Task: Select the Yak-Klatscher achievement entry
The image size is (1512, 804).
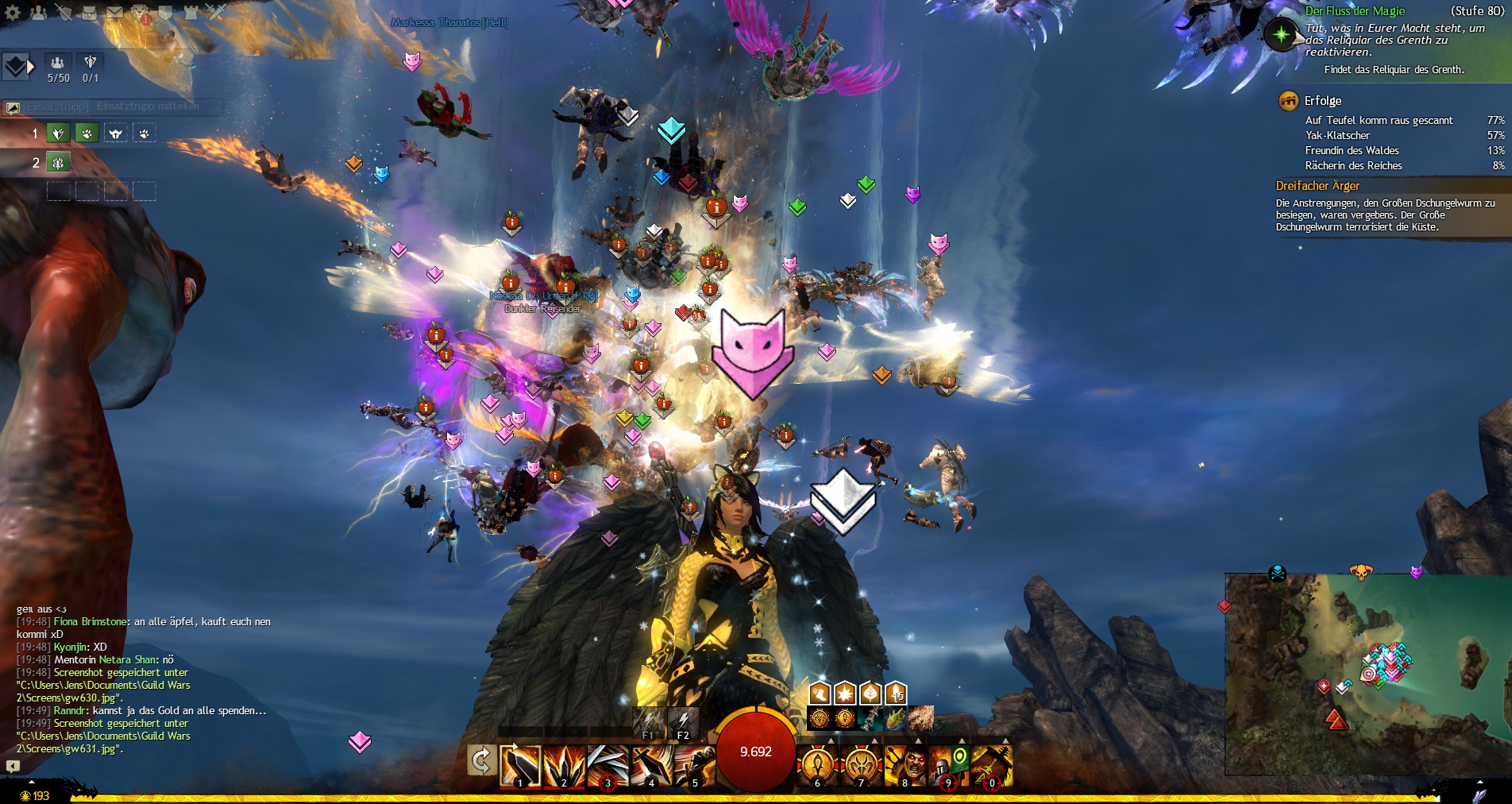Action: tap(1337, 135)
